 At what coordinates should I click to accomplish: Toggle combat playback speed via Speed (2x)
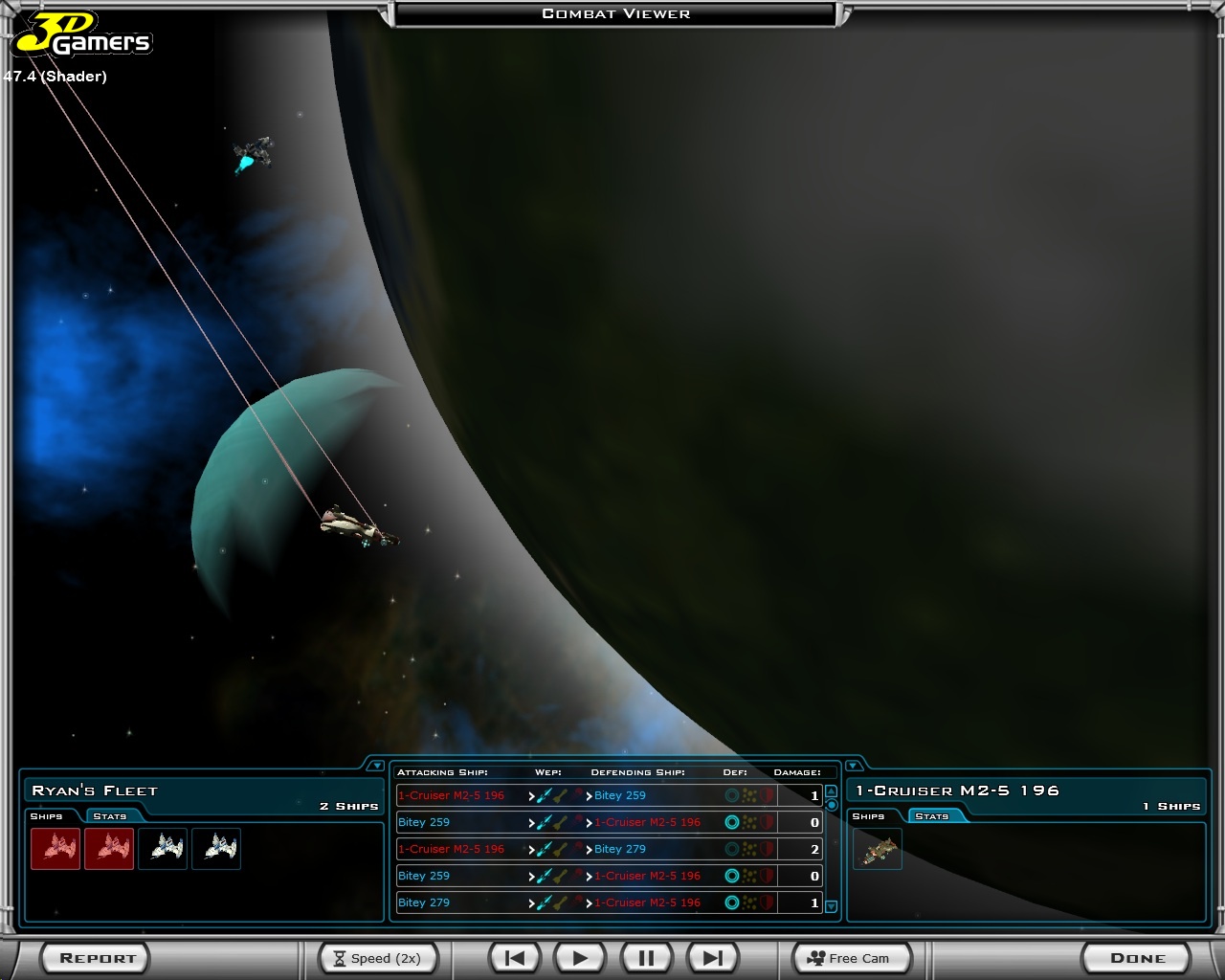click(x=378, y=958)
